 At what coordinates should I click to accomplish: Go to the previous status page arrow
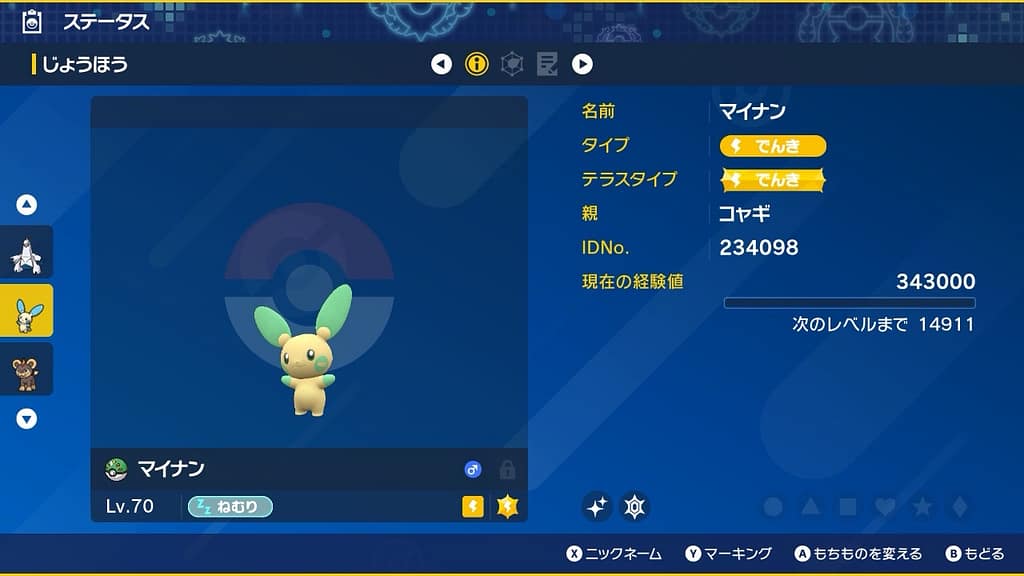[x=441, y=65]
